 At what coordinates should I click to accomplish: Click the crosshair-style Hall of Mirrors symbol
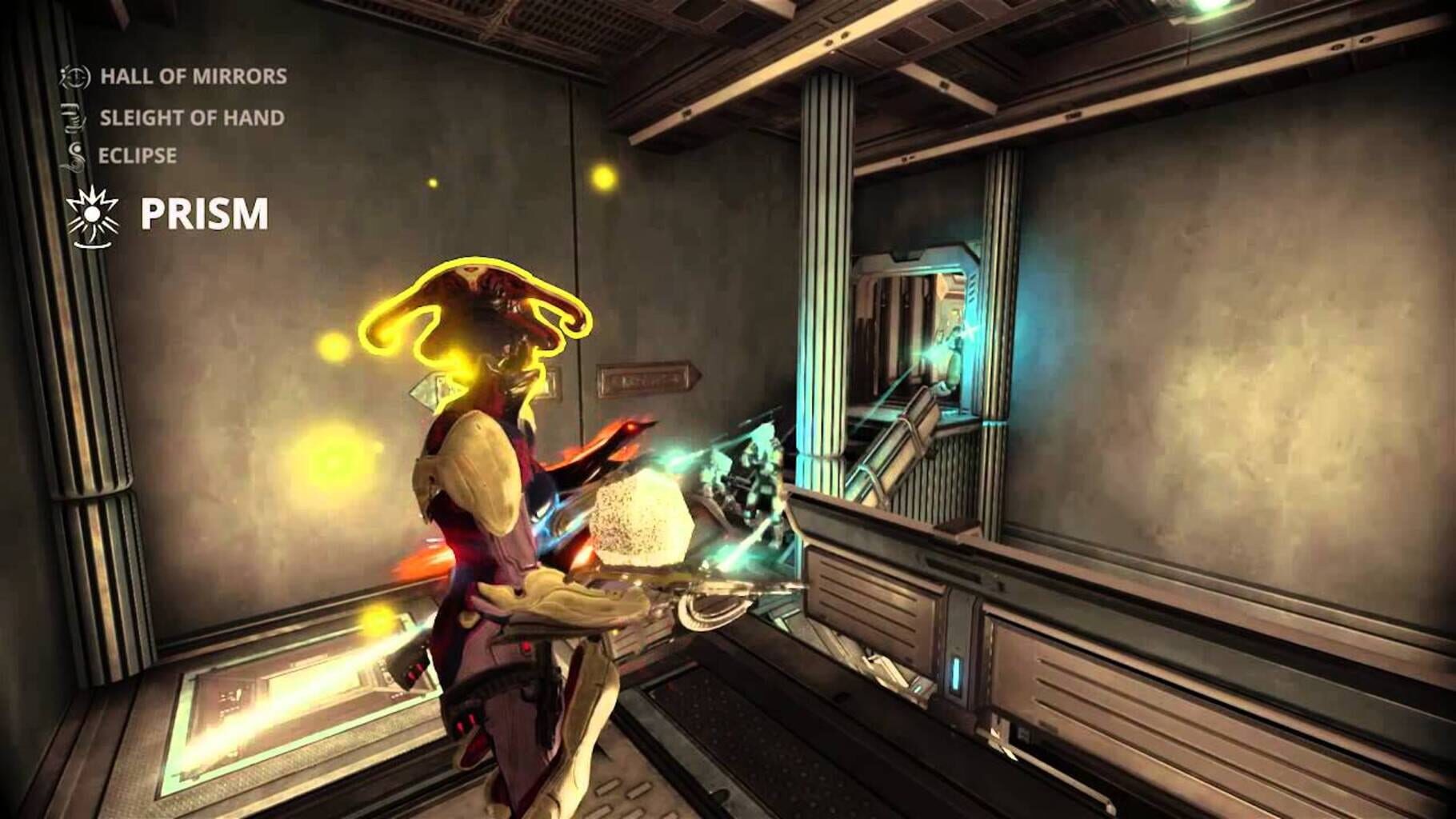pyautogui.click(x=76, y=78)
